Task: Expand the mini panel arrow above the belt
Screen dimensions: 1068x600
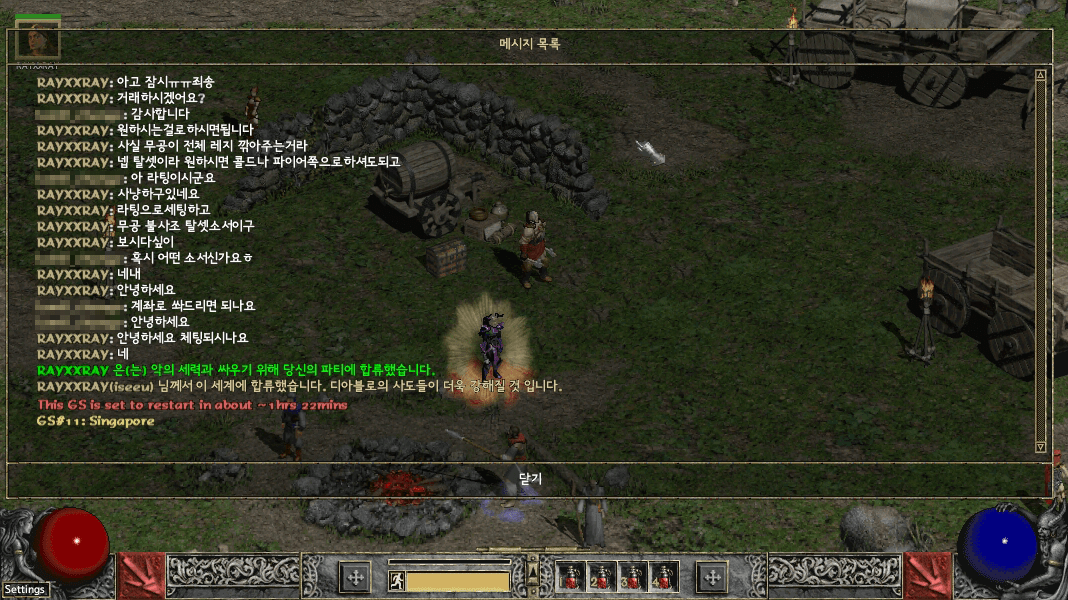Action: point(533,566)
